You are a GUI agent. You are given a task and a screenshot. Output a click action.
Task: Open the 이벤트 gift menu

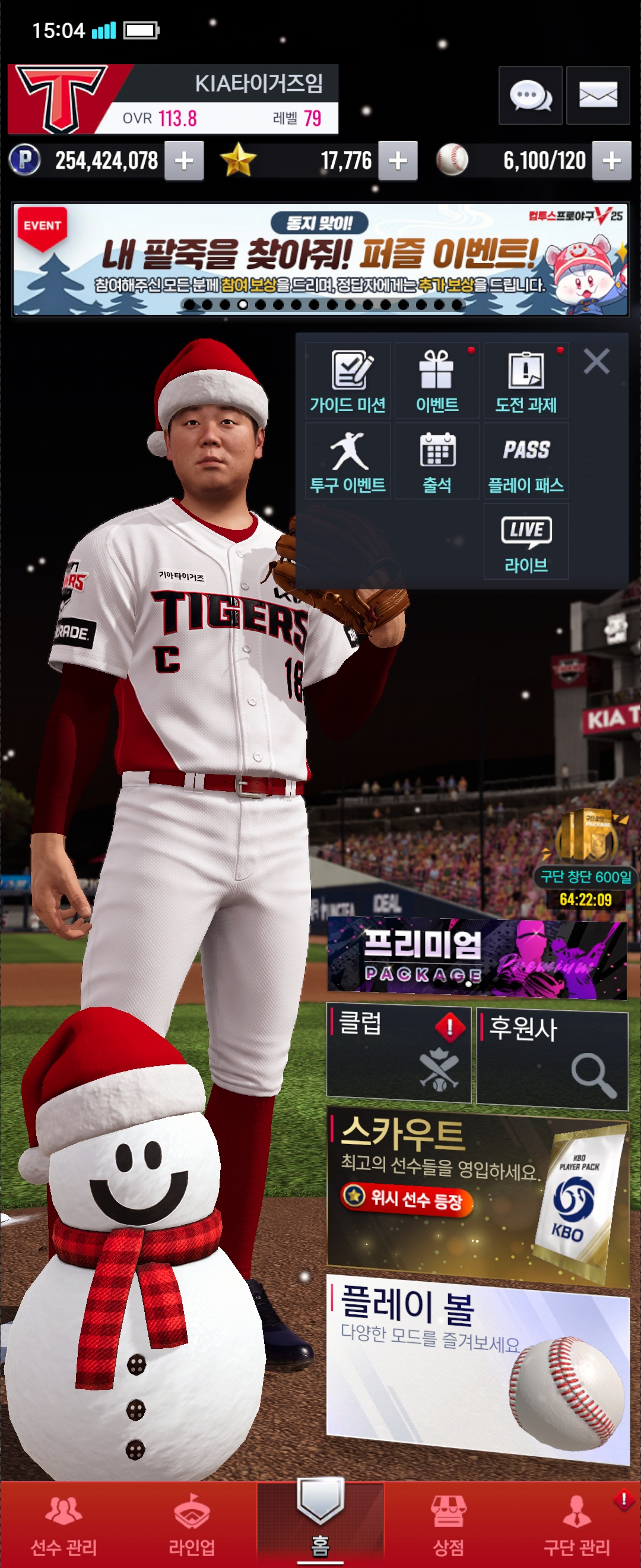tap(437, 381)
